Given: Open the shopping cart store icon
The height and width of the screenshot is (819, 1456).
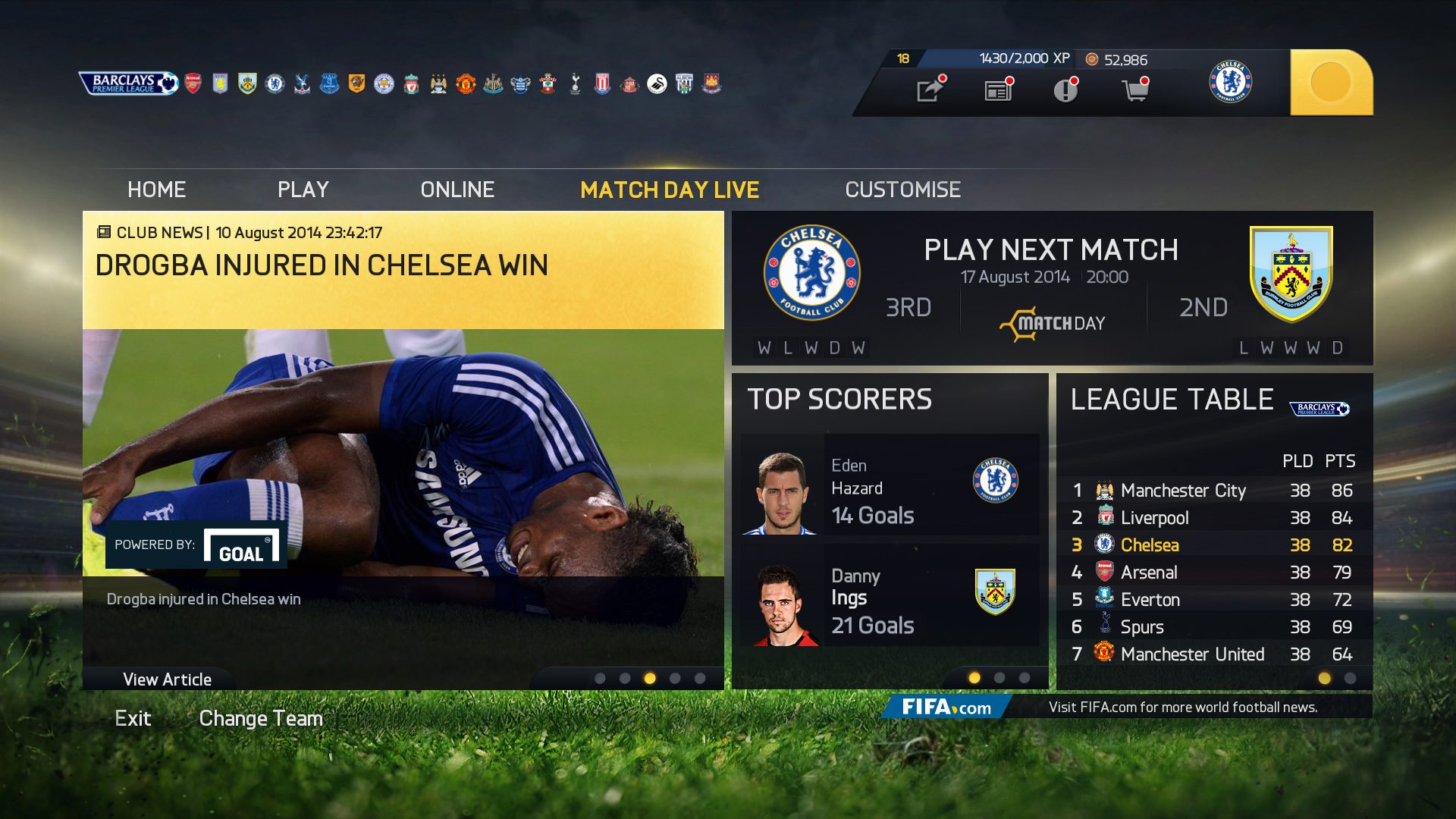Looking at the screenshot, I should (x=1134, y=89).
